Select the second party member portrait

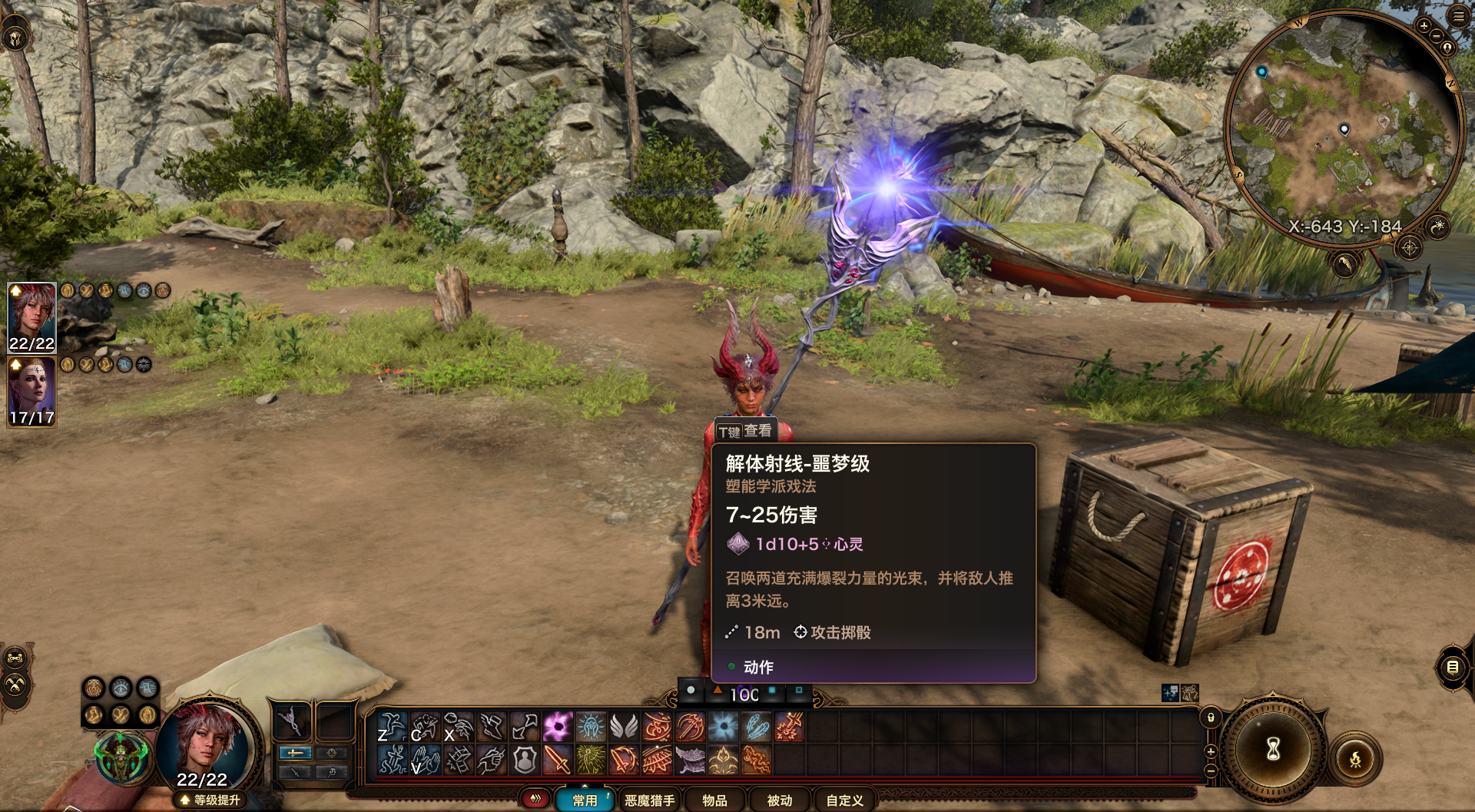point(31,391)
